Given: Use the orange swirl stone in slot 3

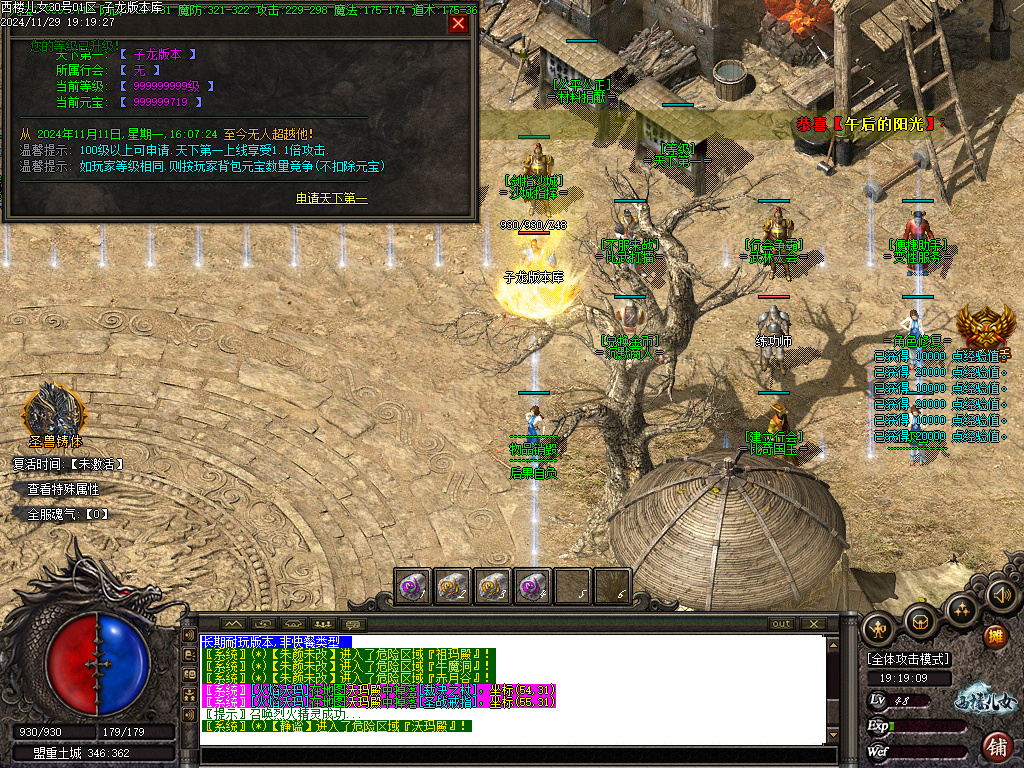Looking at the screenshot, I should pyautogui.click(x=492, y=587).
